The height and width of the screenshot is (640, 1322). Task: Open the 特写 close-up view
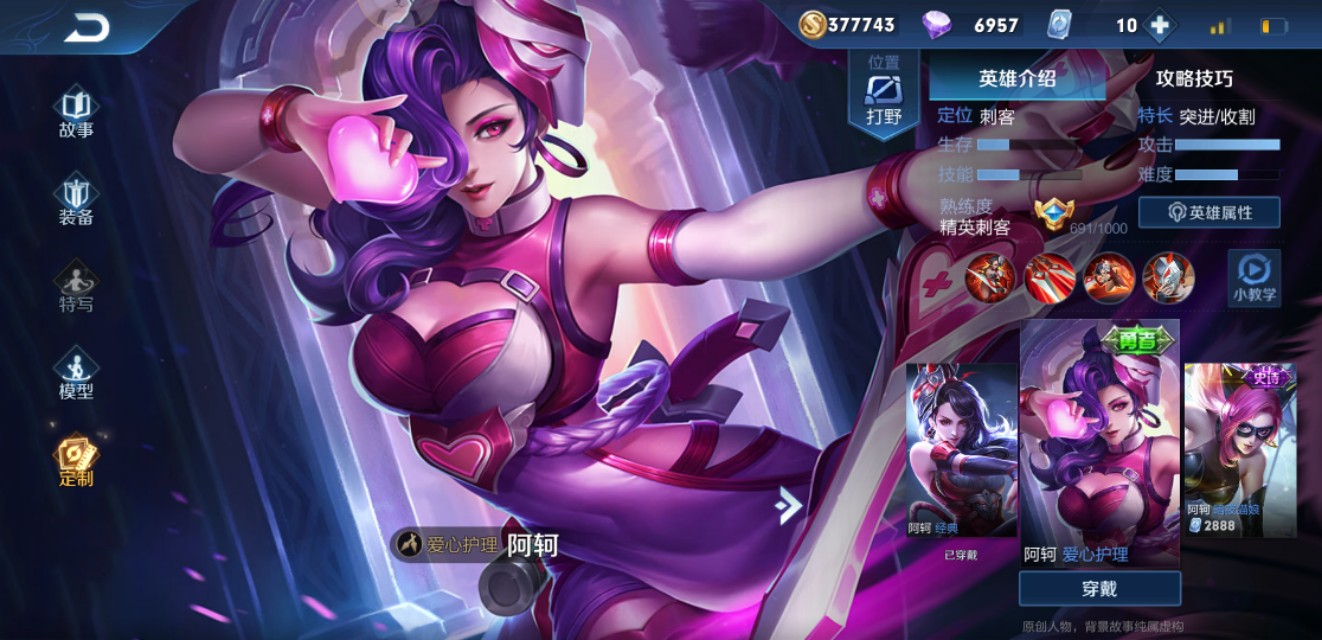coord(76,287)
